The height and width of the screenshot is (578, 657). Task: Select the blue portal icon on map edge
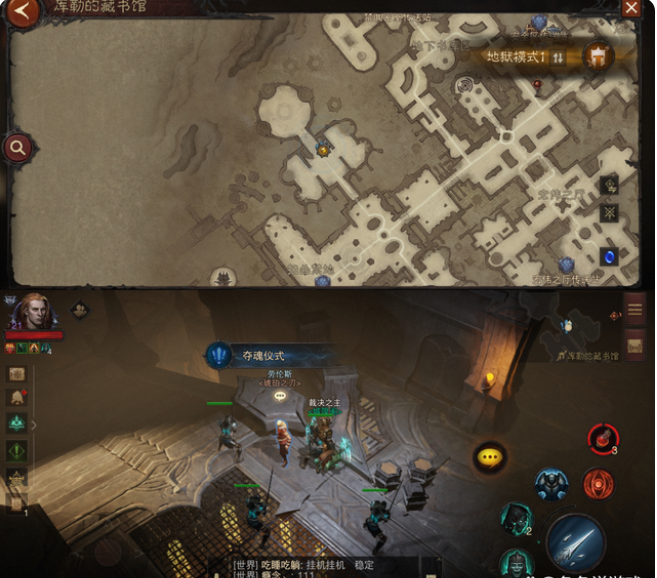[x=608, y=257]
